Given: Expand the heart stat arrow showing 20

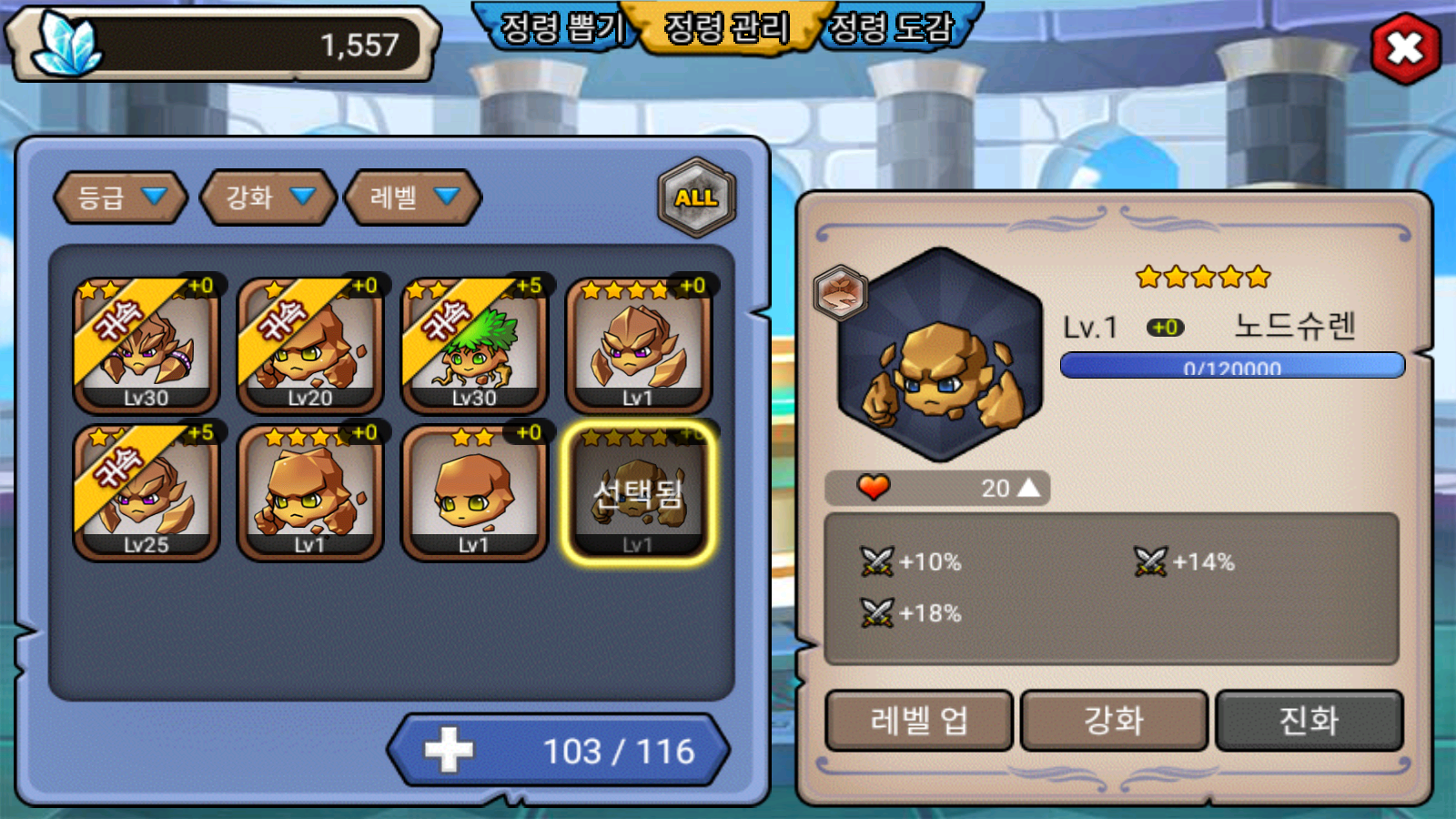Looking at the screenshot, I should [x=1028, y=488].
